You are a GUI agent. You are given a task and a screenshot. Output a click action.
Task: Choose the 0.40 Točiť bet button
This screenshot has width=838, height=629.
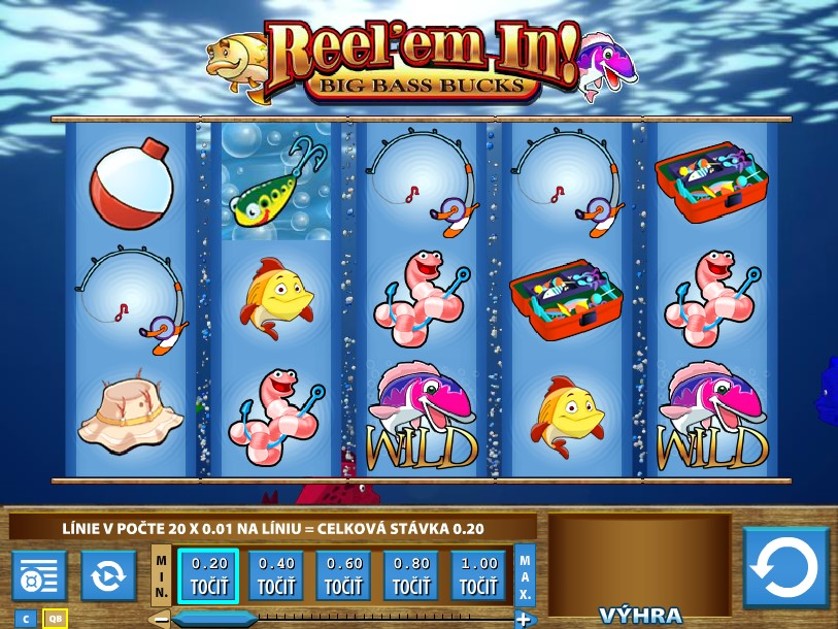[276, 575]
